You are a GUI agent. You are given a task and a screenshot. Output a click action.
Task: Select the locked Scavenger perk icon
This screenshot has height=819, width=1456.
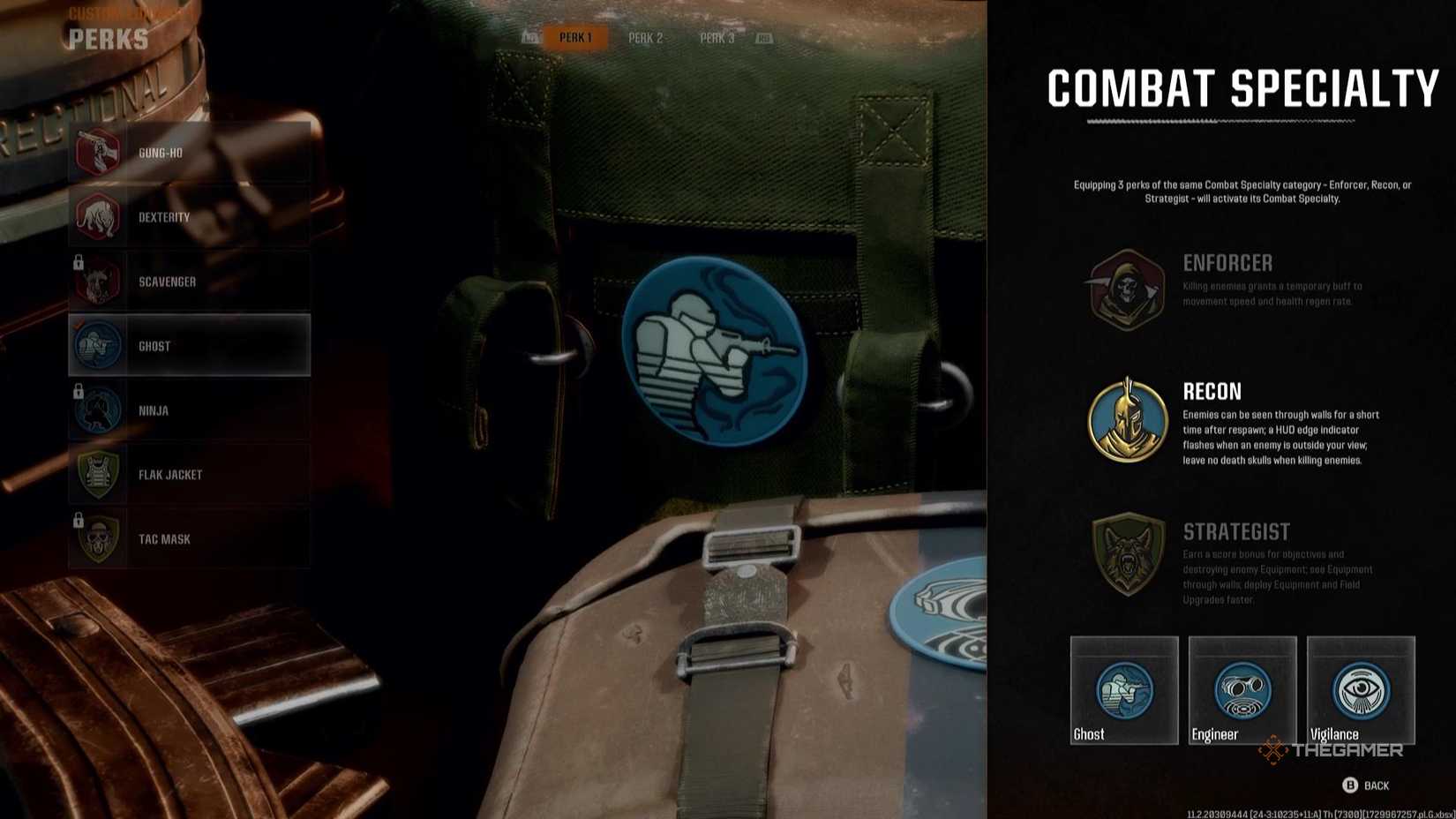tap(99, 281)
